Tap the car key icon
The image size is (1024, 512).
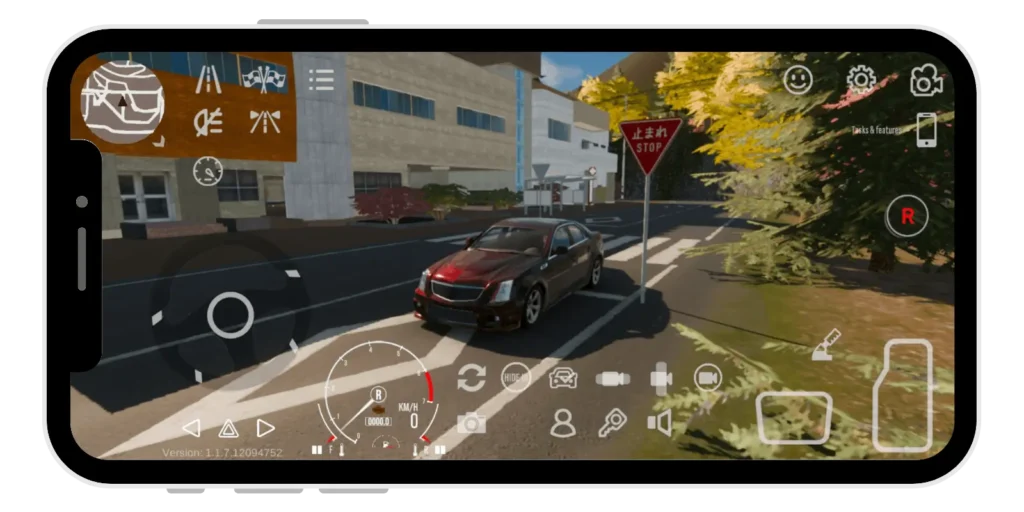click(612, 423)
